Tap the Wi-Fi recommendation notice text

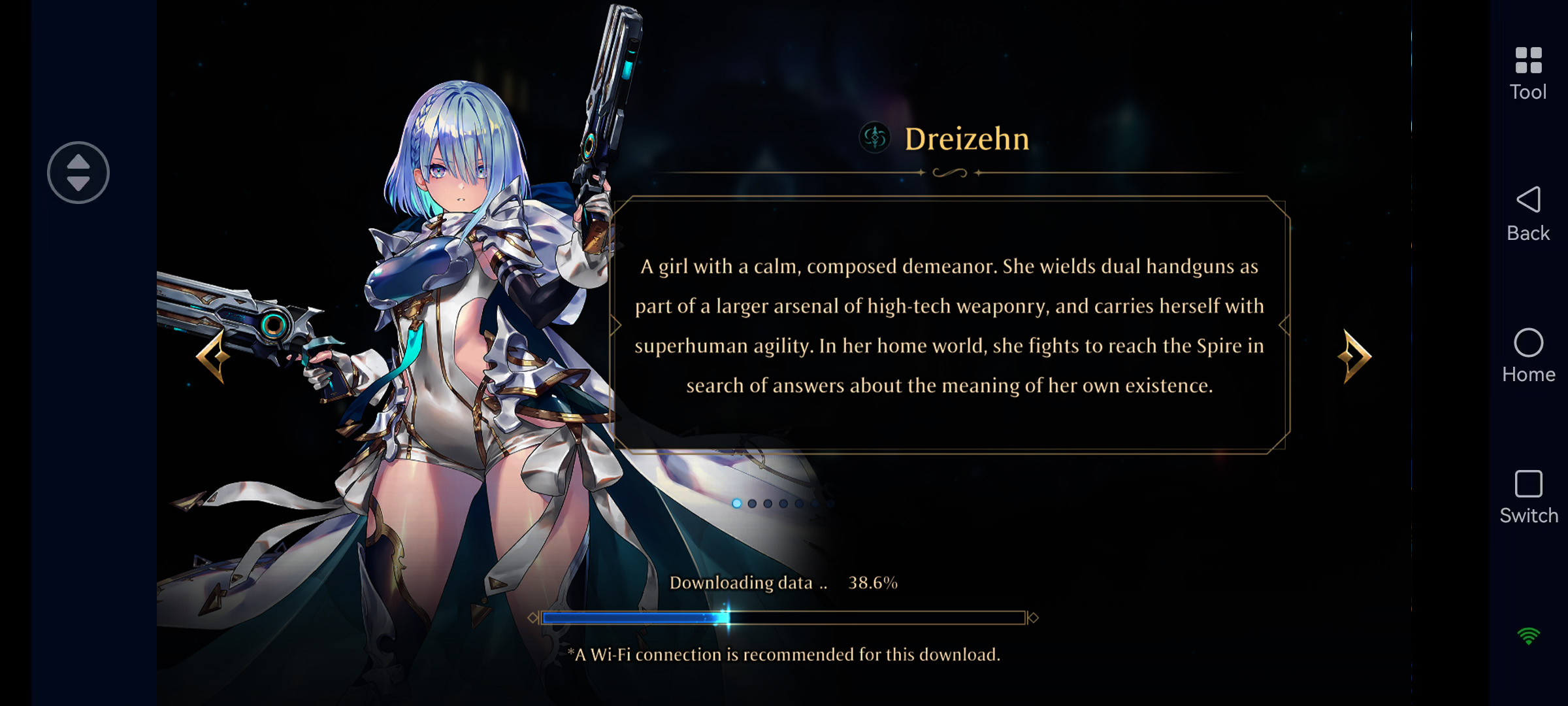click(784, 654)
